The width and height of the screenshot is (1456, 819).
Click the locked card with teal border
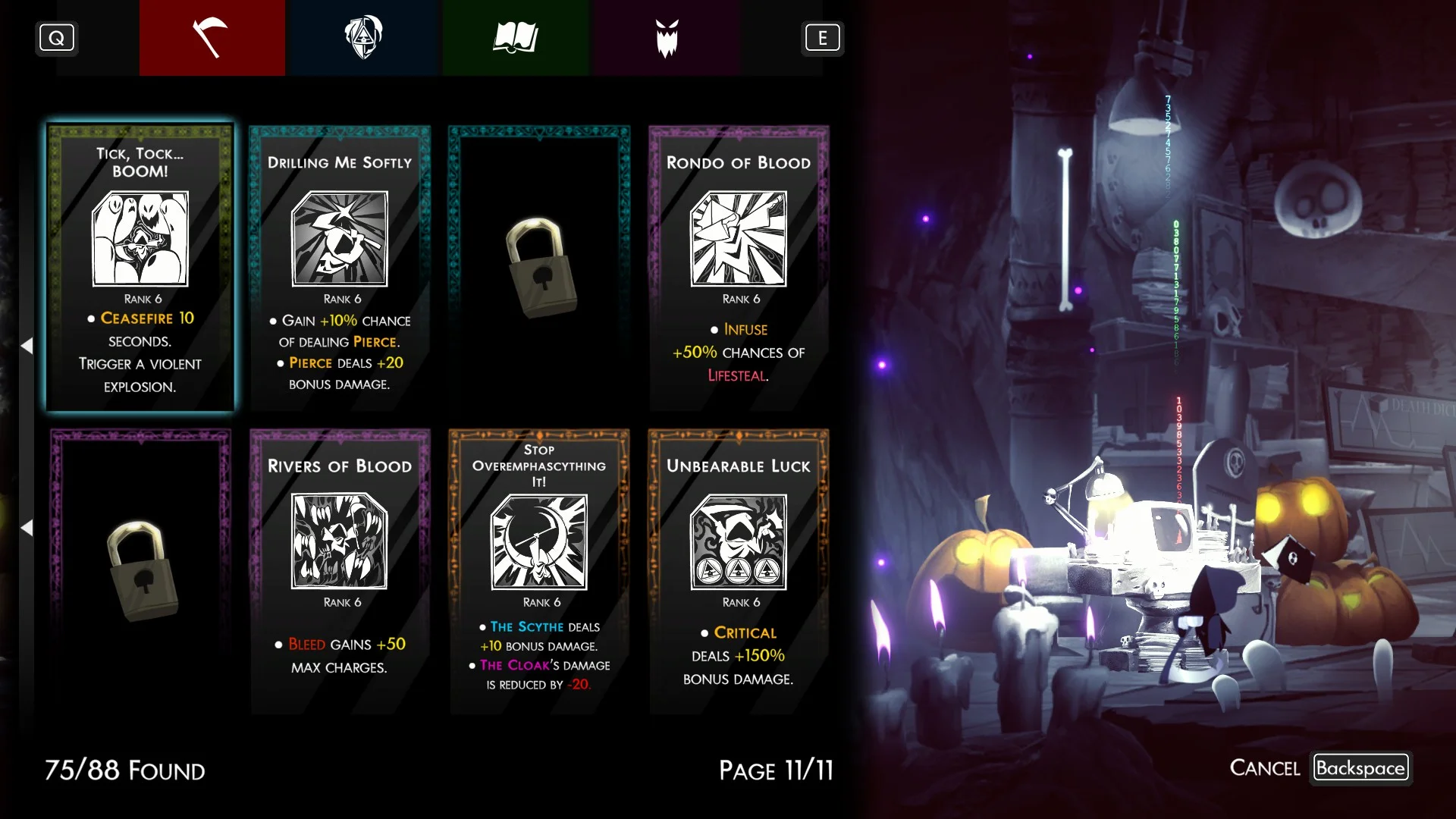point(539,267)
